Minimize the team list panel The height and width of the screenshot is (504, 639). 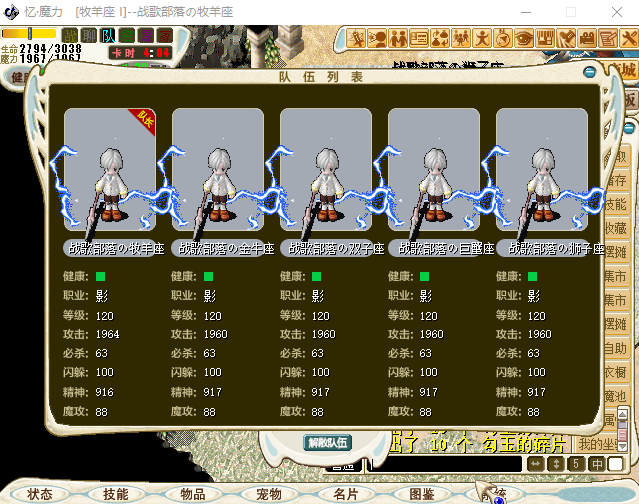(x=589, y=71)
